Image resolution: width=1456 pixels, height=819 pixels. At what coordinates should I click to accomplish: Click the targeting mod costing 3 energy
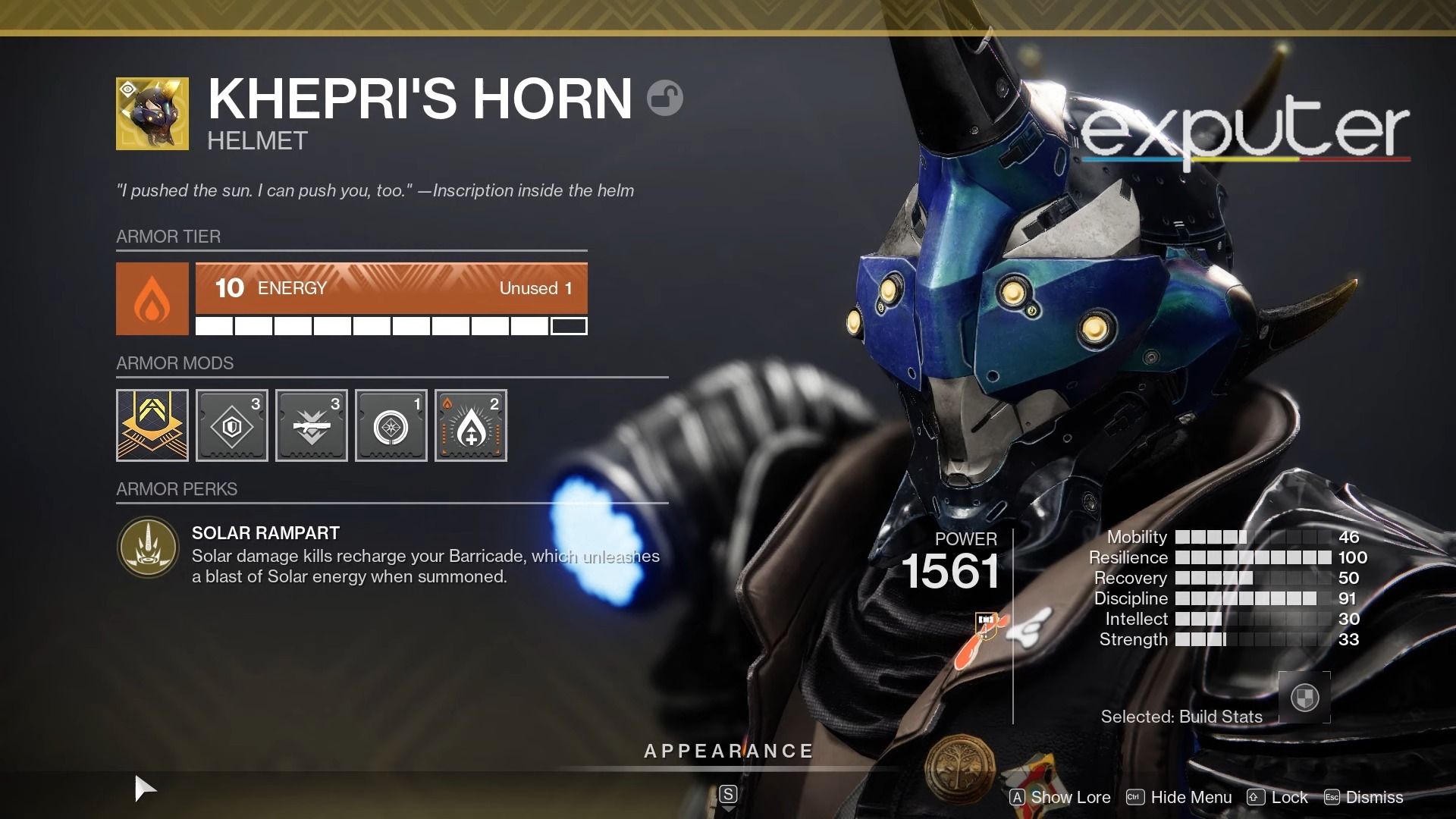[311, 425]
